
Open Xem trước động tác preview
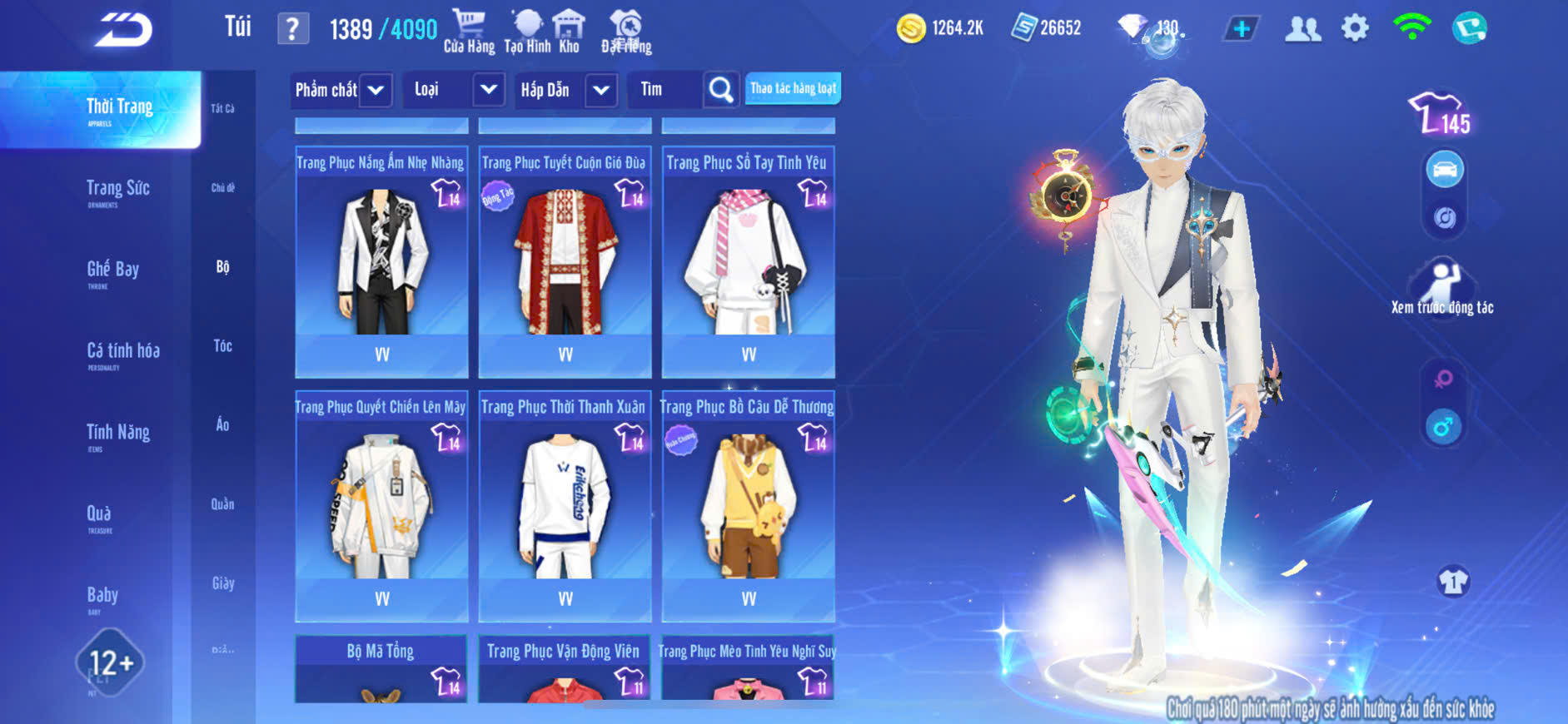coord(1442,289)
